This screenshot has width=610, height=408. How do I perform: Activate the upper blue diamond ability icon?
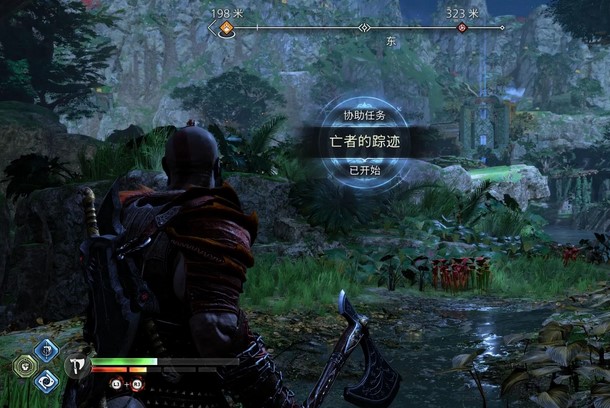[x=45, y=349]
